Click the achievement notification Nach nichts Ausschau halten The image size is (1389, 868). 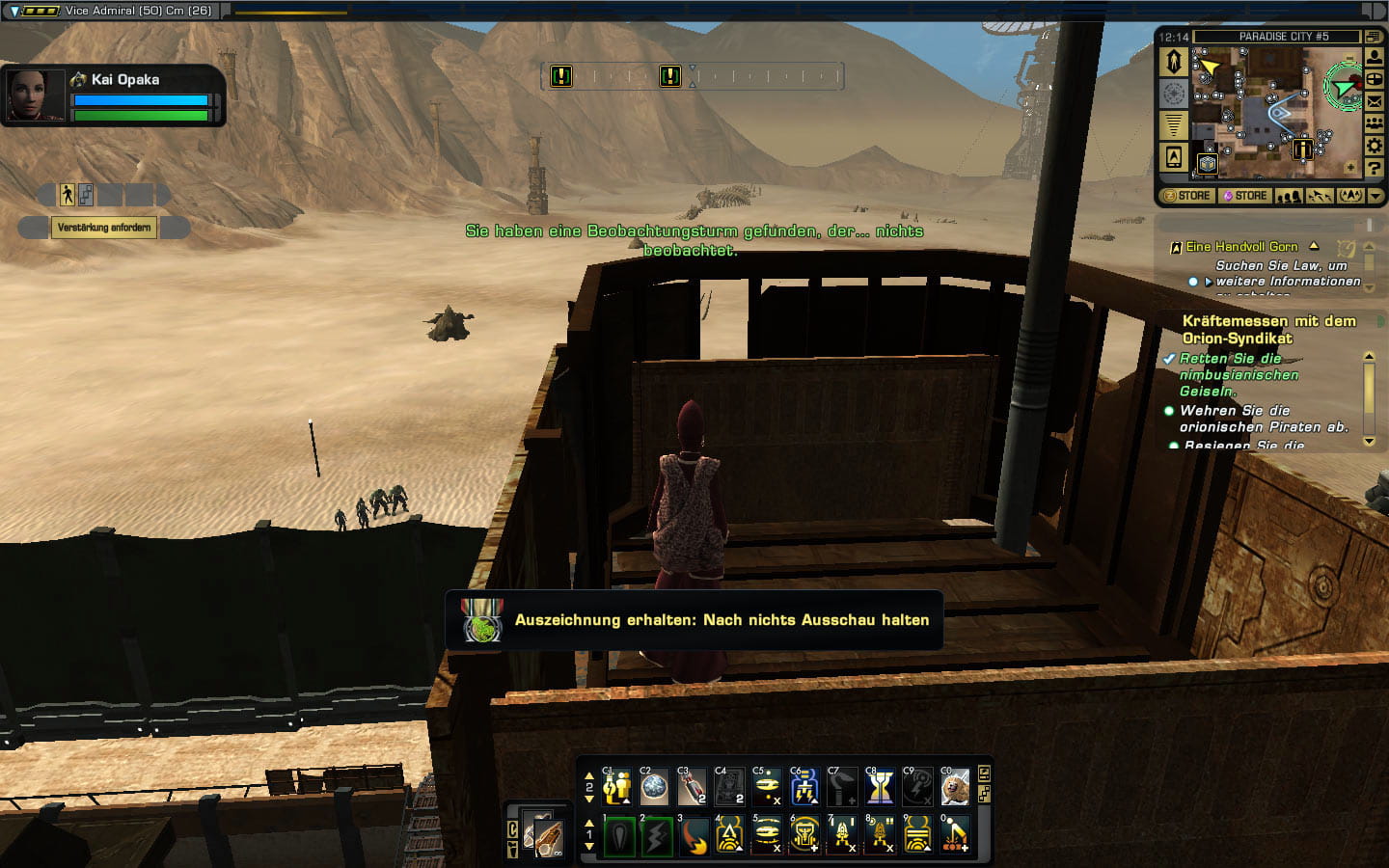[x=694, y=620]
